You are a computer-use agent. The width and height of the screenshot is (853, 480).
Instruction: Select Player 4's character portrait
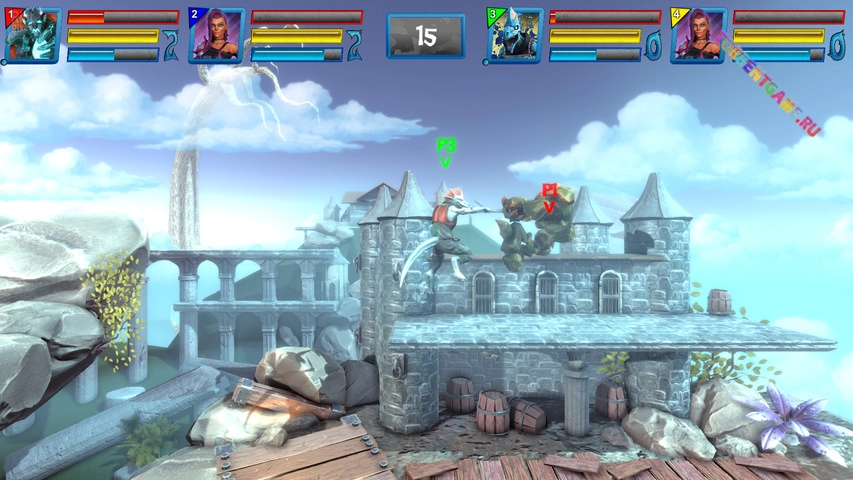698,36
